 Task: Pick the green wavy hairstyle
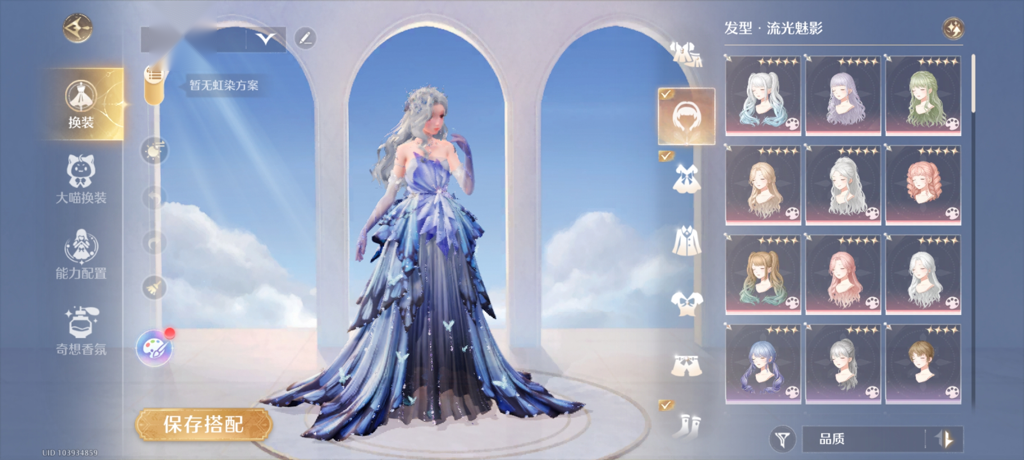(923, 96)
